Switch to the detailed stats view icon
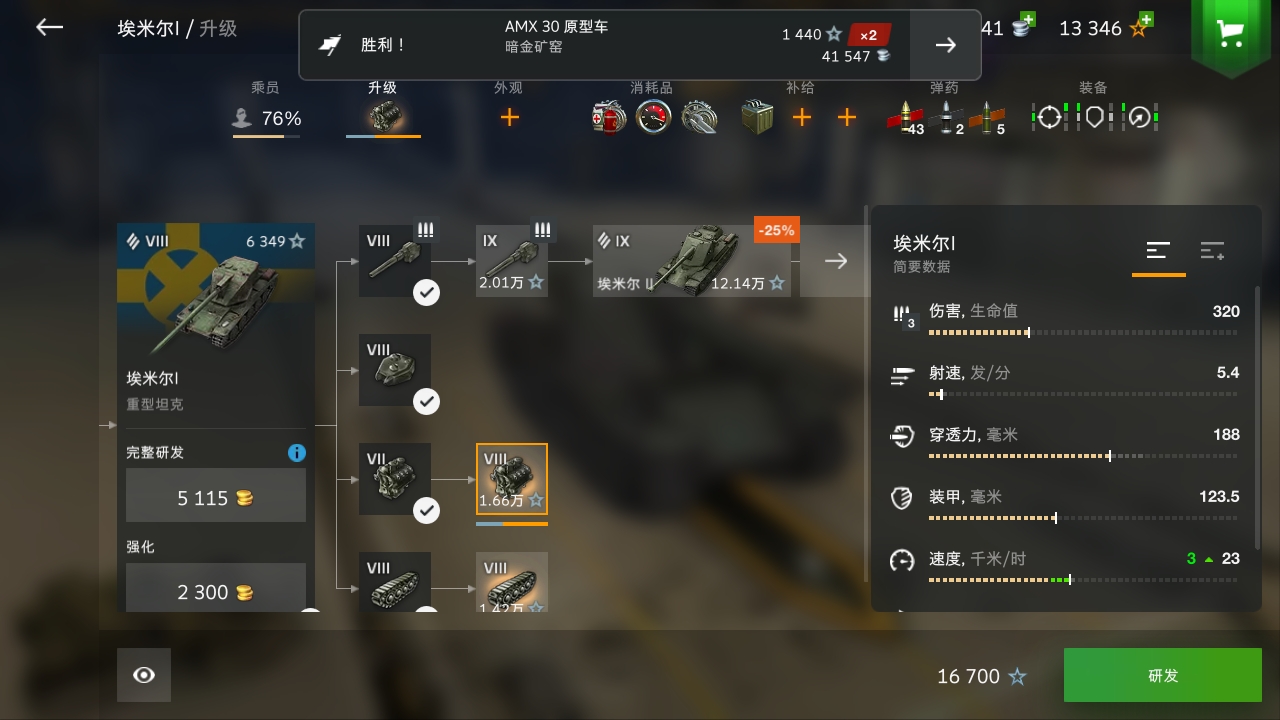This screenshot has height=720, width=1280. coord(1212,251)
